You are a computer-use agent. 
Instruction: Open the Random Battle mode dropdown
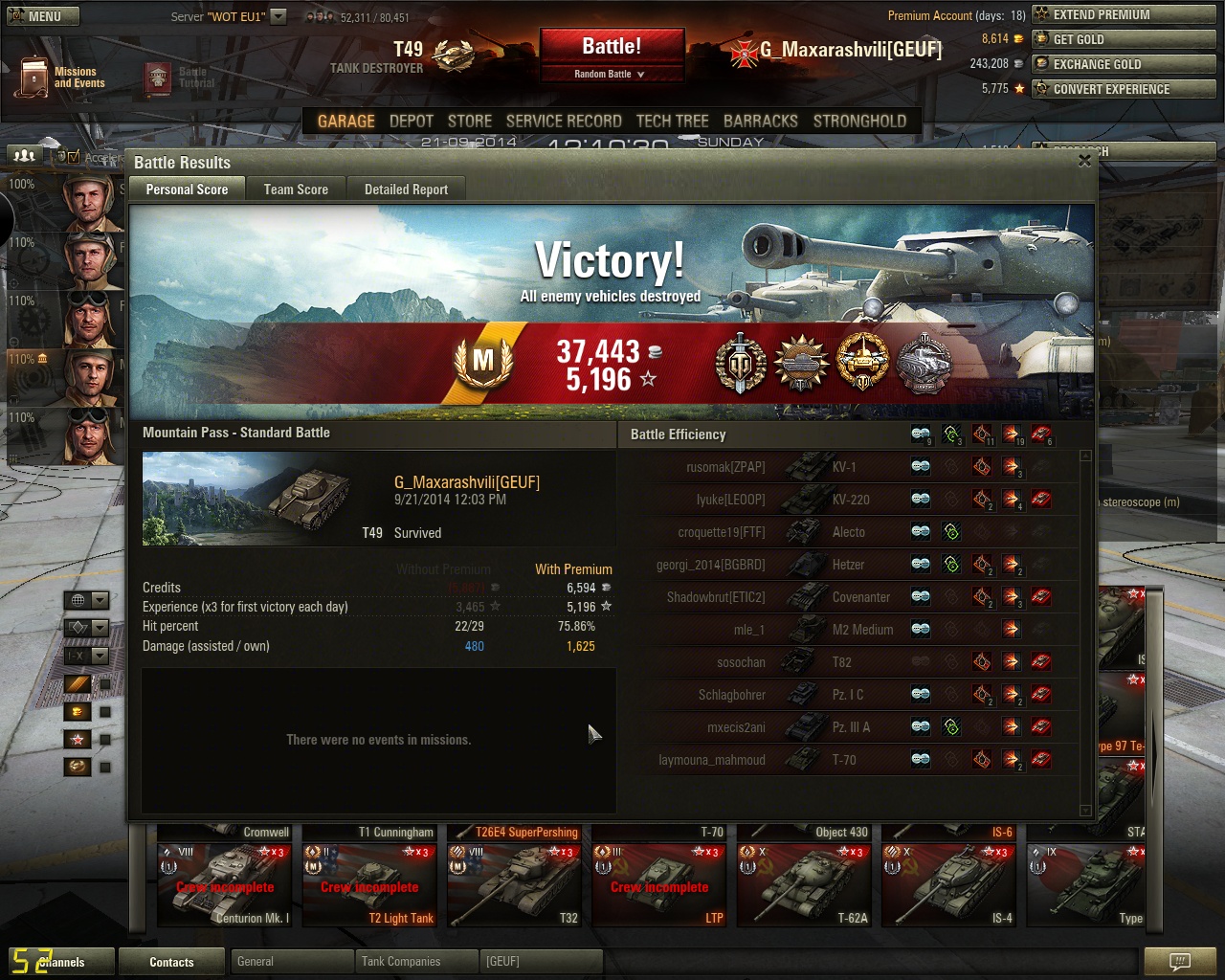[611, 75]
